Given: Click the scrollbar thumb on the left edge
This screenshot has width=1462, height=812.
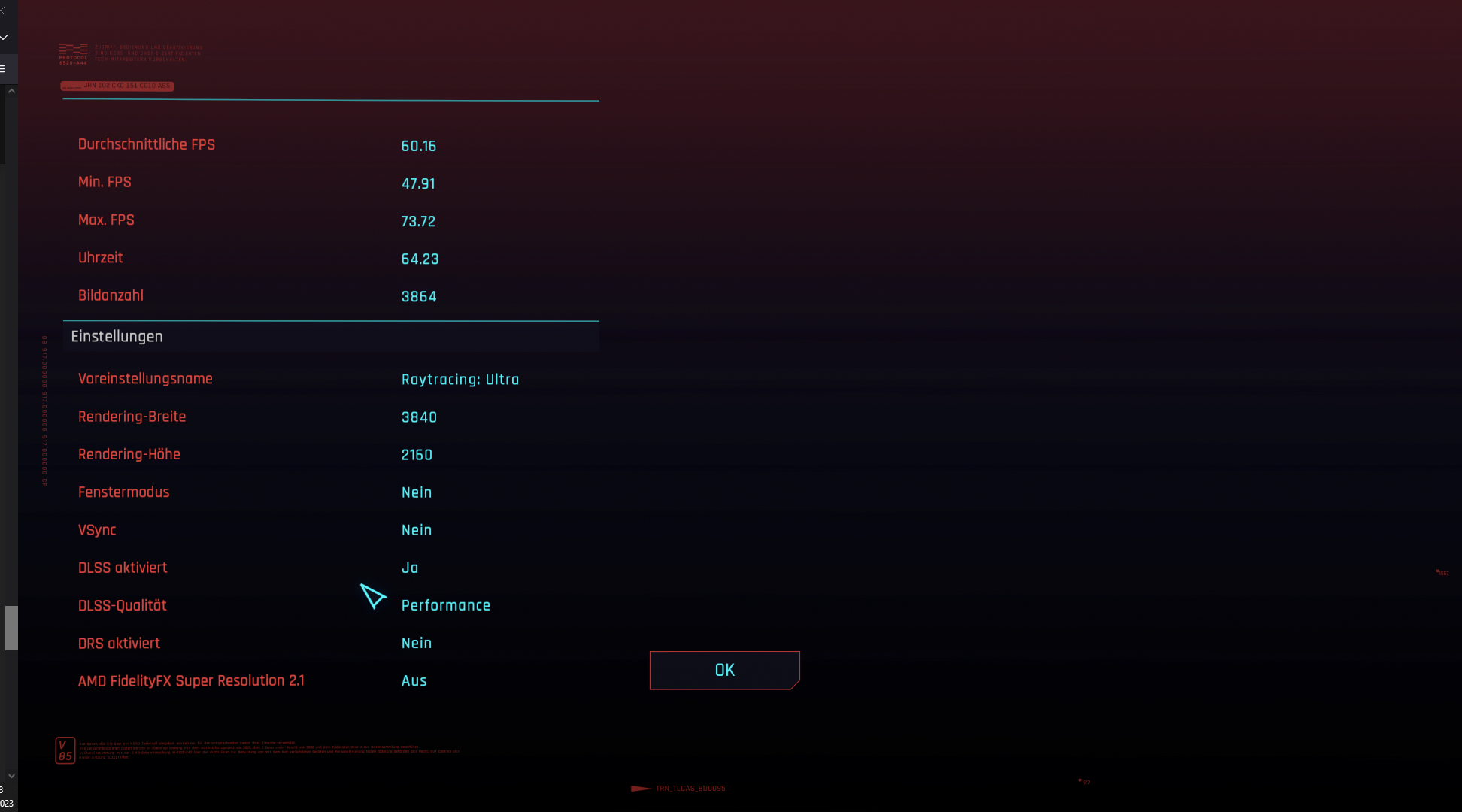Looking at the screenshot, I should coord(11,628).
